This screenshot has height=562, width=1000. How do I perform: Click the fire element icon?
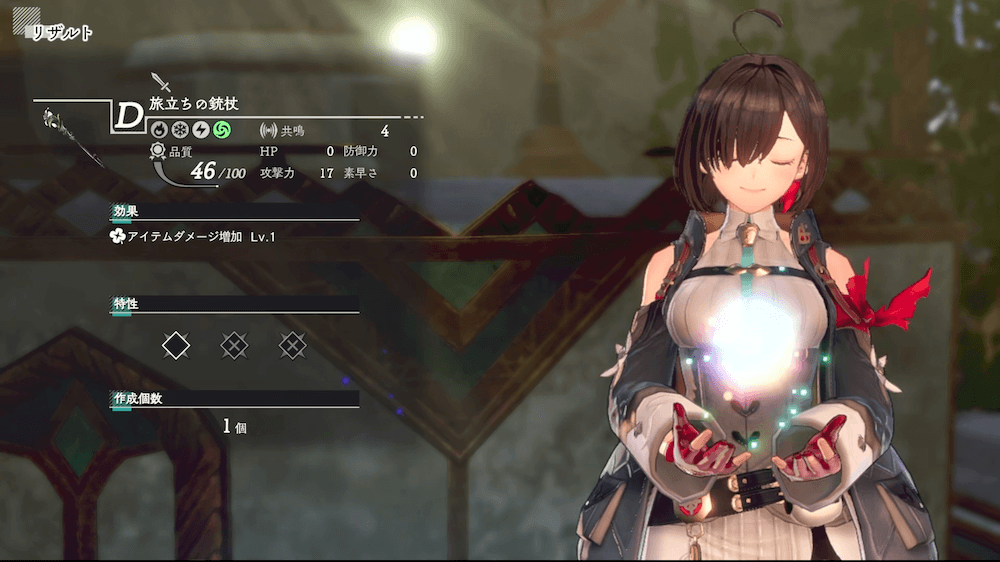[159, 130]
